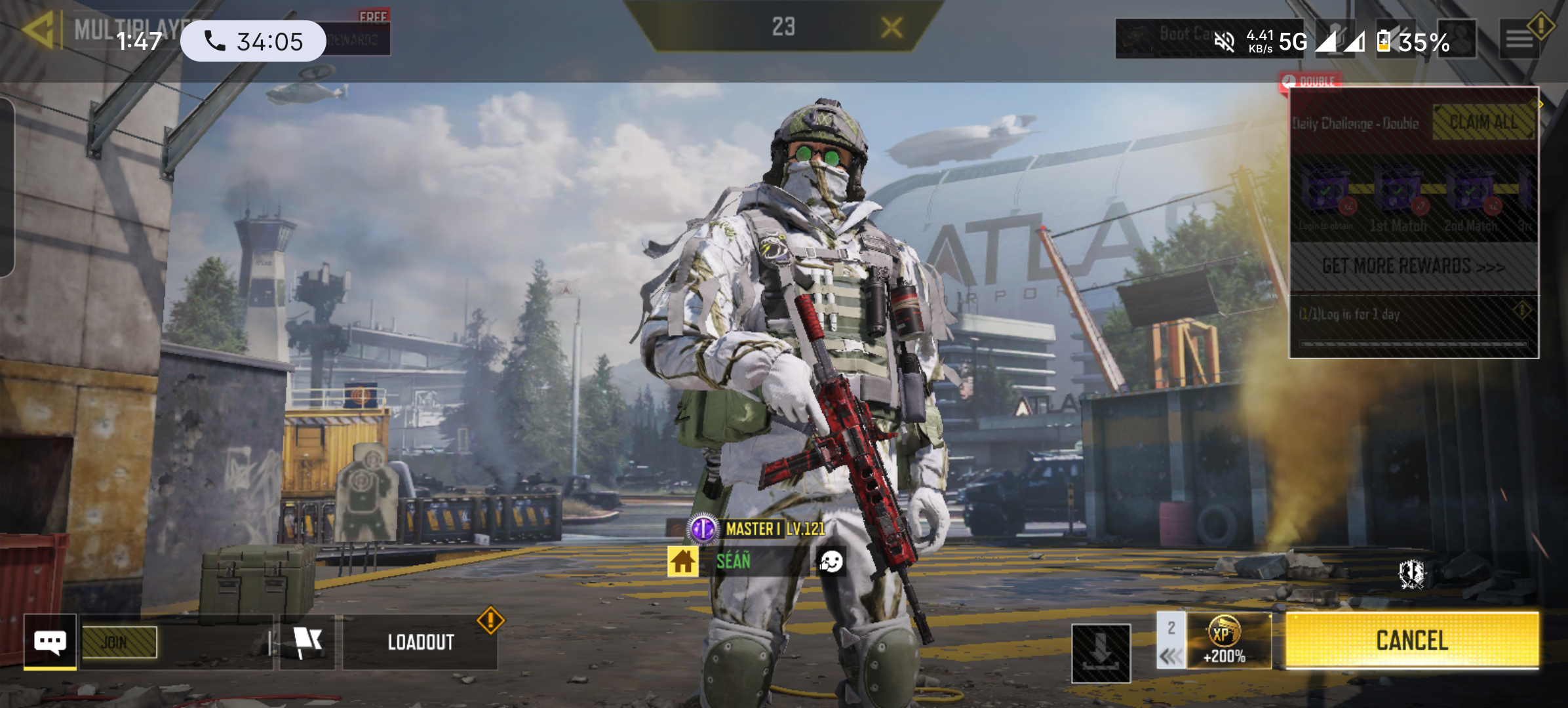The image size is (1568, 708).
Task: Tap the ongoing phone call pill
Action: click(x=253, y=41)
